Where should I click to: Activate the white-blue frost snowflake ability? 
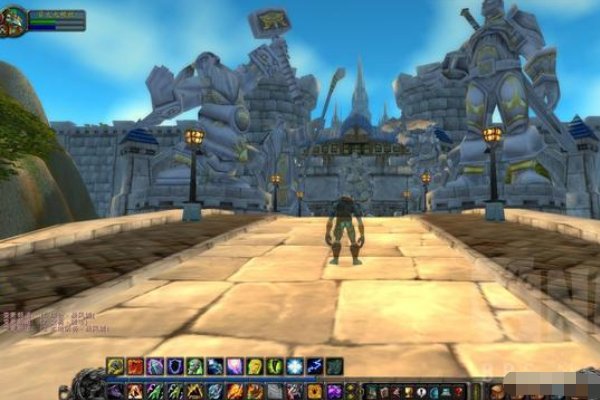click(x=295, y=367)
